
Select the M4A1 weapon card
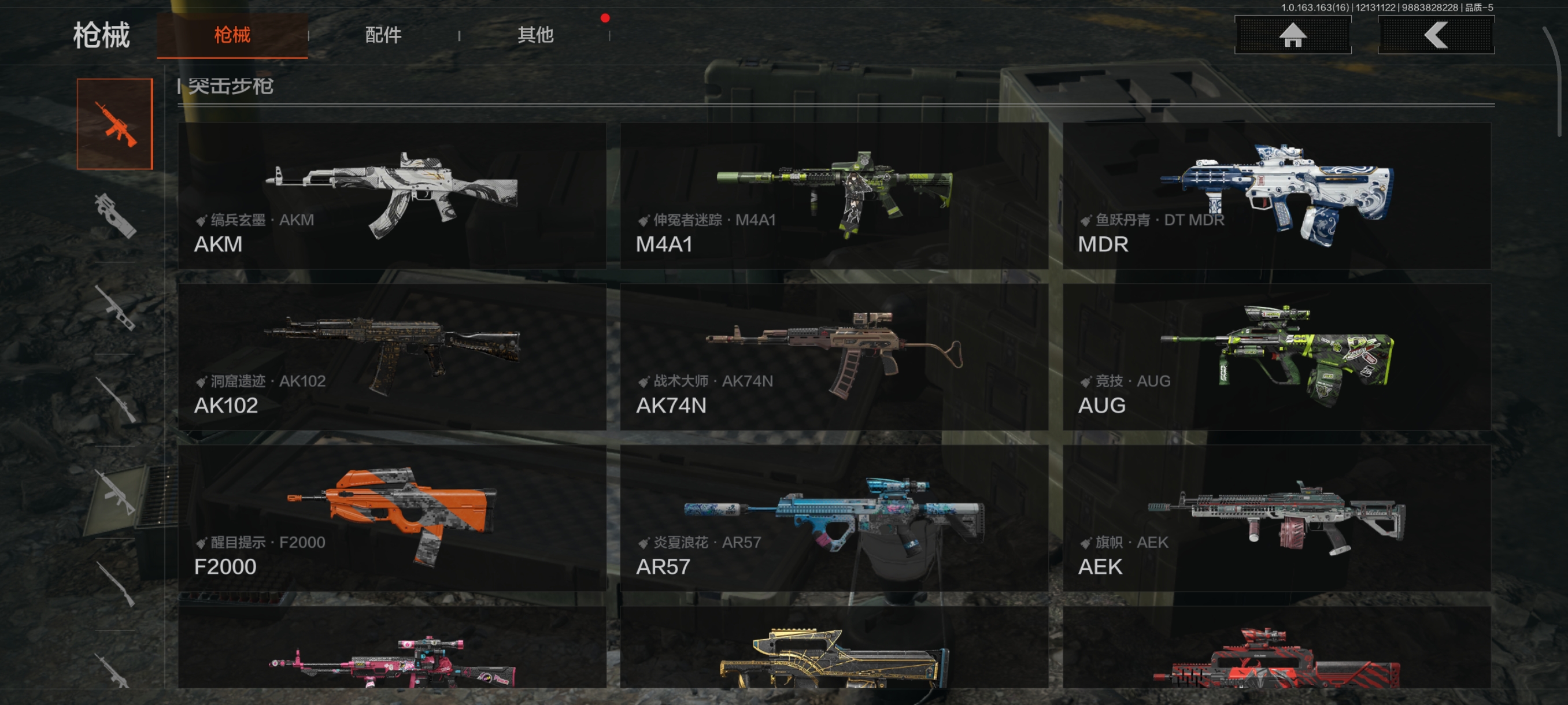834,196
